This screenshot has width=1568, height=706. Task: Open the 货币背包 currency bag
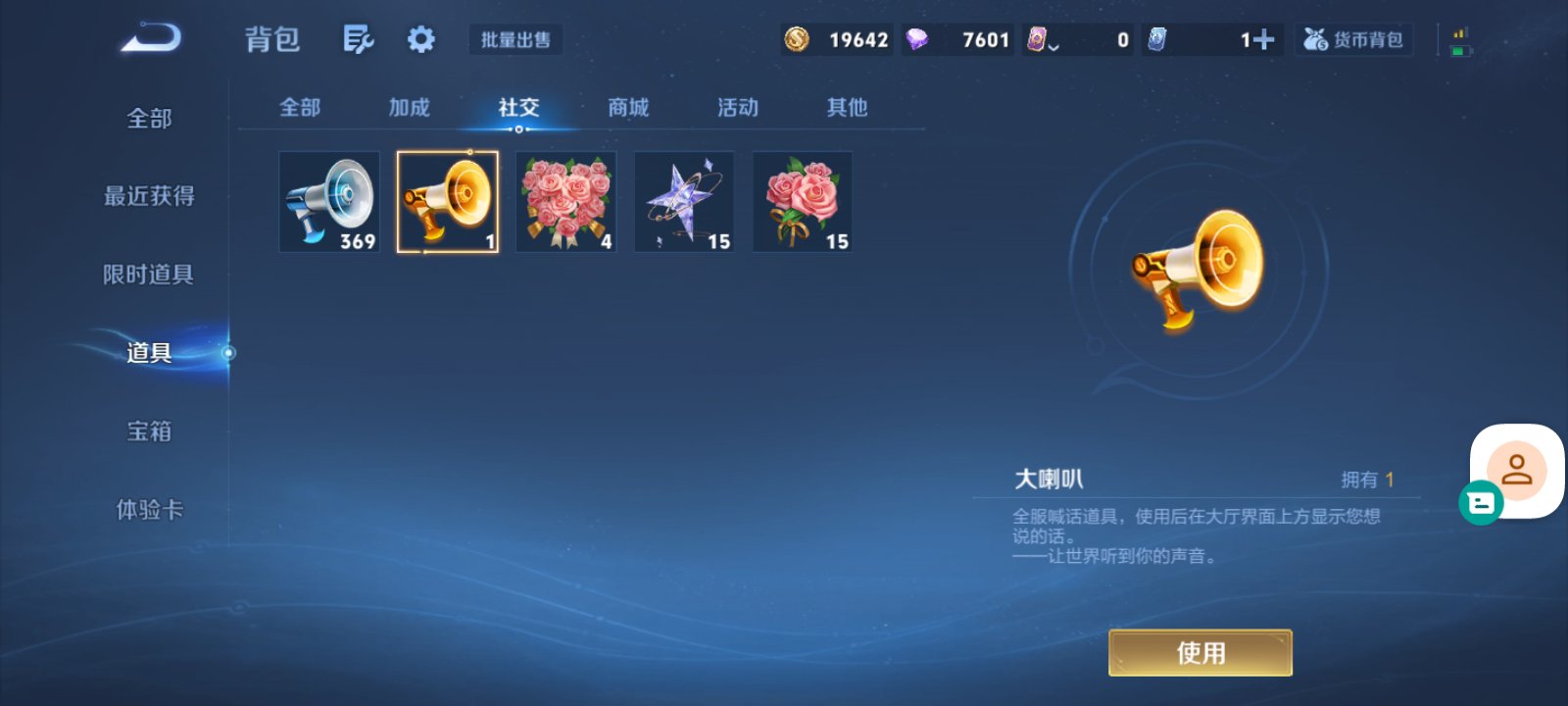[x=1353, y=39]
